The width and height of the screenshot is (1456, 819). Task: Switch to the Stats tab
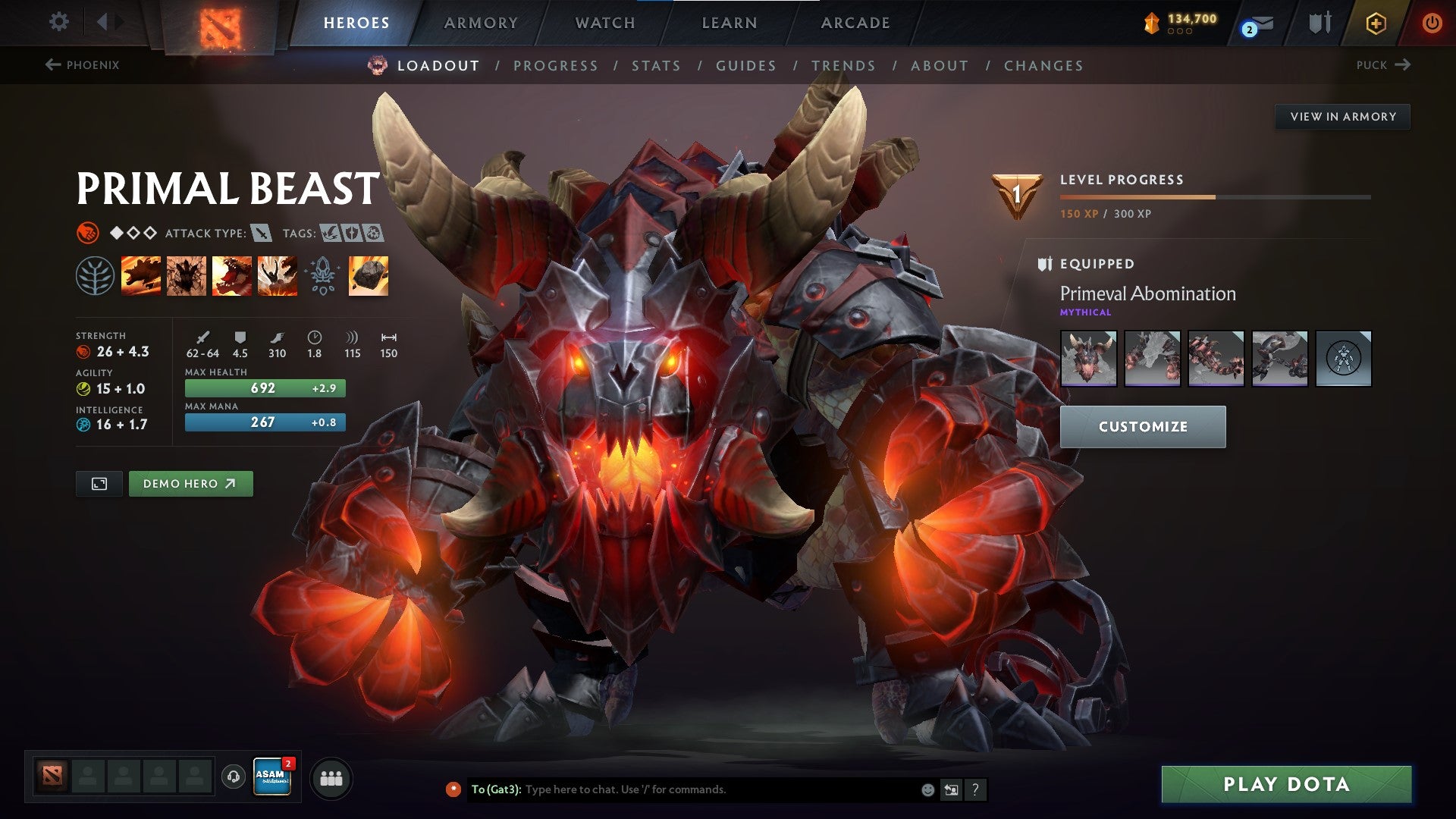coord(657,66)
